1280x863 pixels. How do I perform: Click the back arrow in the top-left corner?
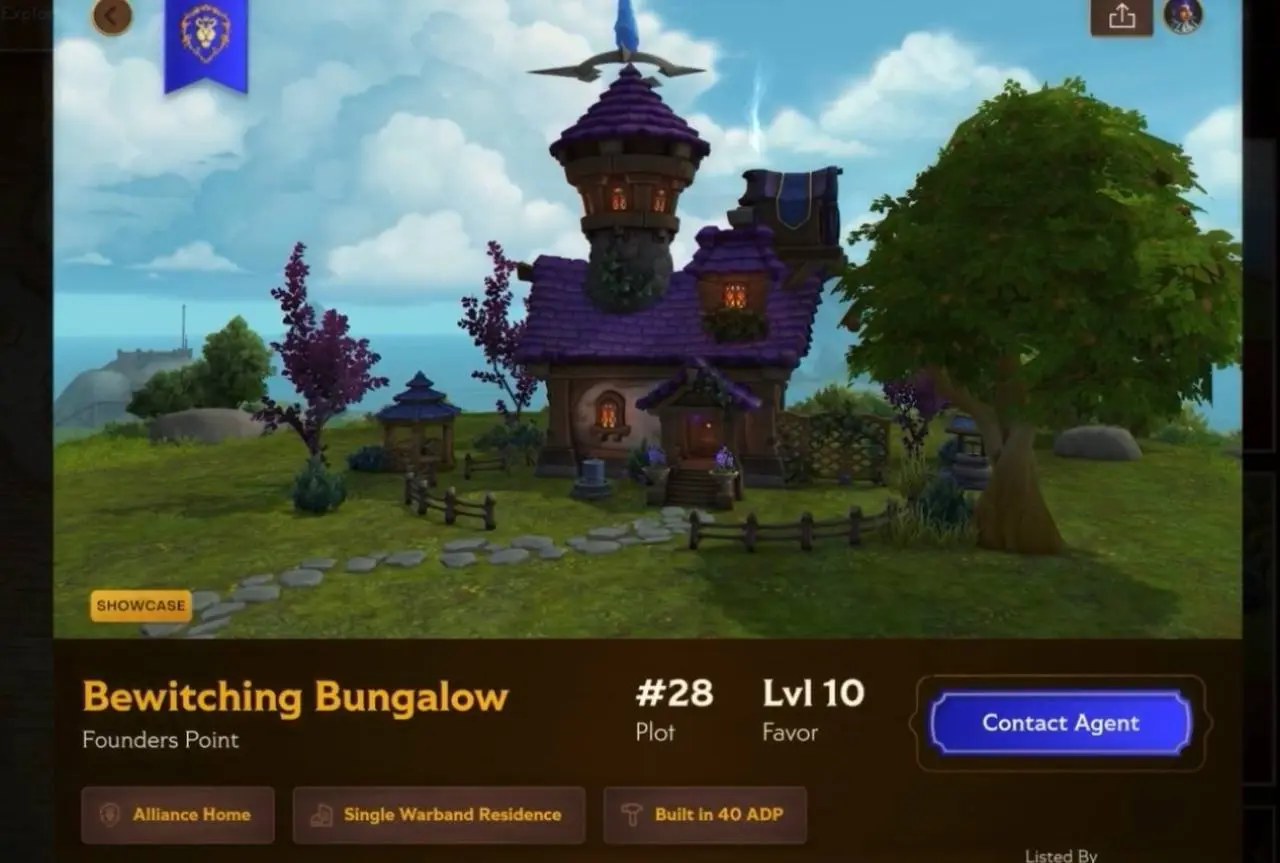coord(112,17)
